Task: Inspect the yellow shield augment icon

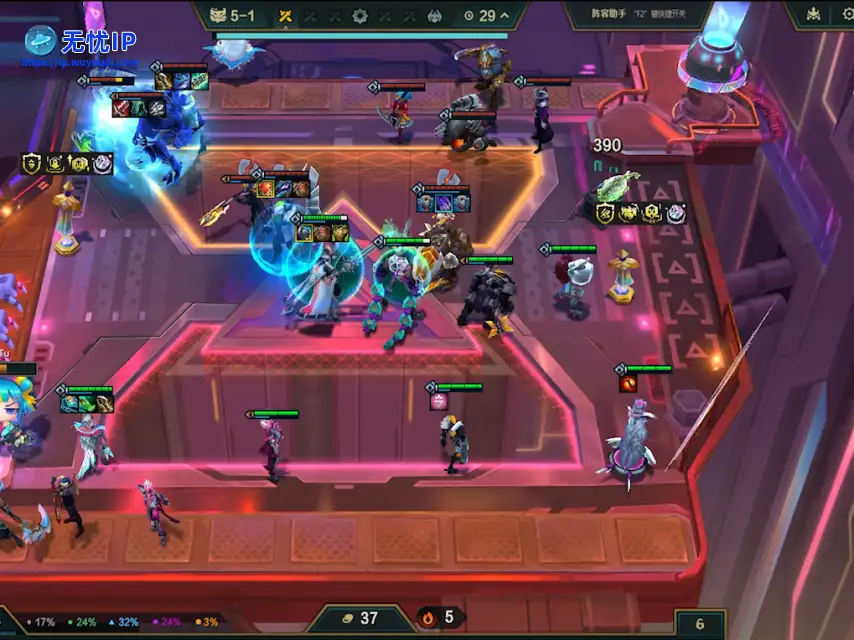Action: [31, 163]
